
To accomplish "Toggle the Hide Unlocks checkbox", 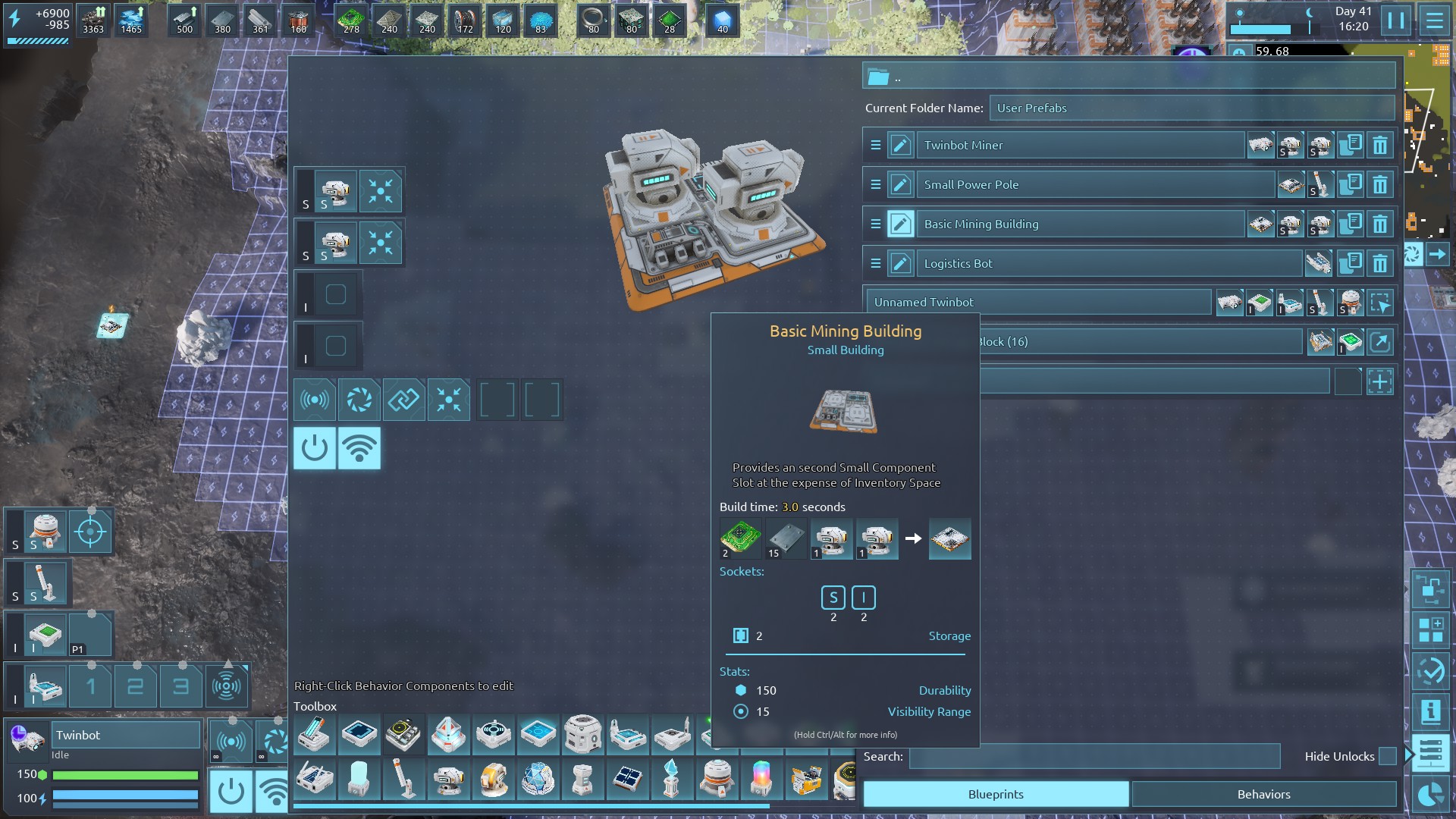I will 1387,756.
